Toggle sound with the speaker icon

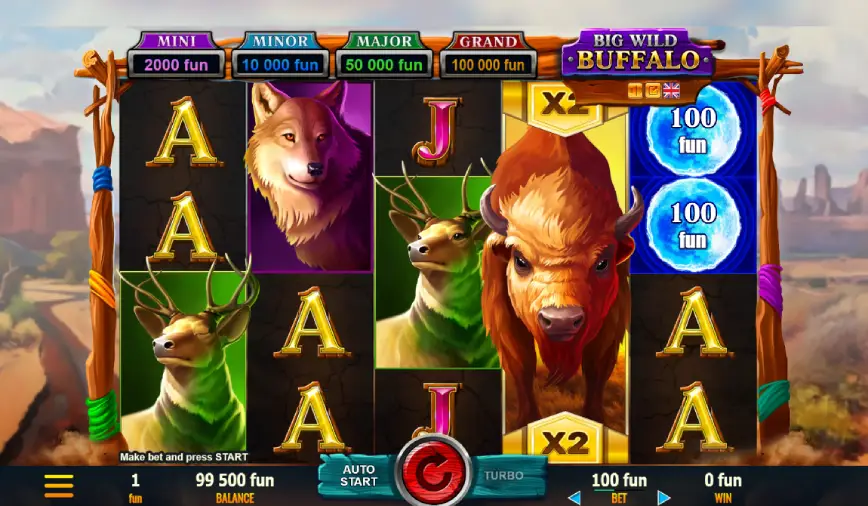pos(634,90)
